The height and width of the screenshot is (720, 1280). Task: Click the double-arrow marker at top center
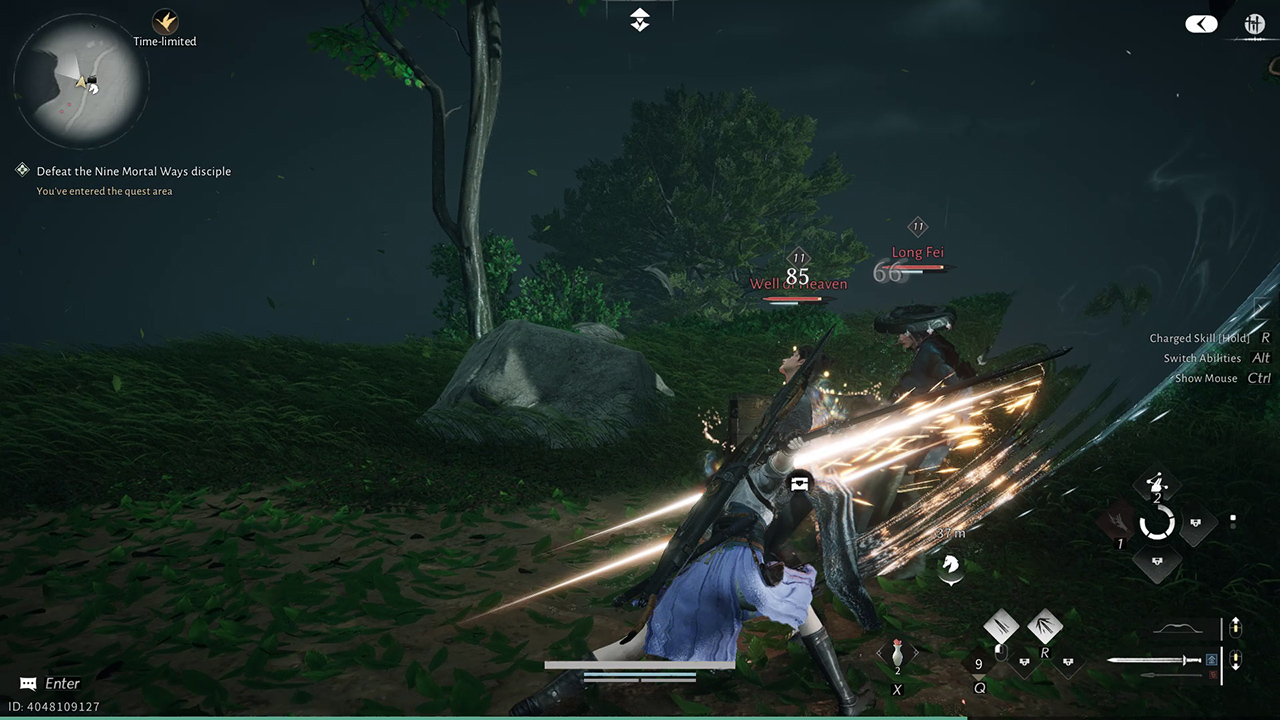[640, 19]
